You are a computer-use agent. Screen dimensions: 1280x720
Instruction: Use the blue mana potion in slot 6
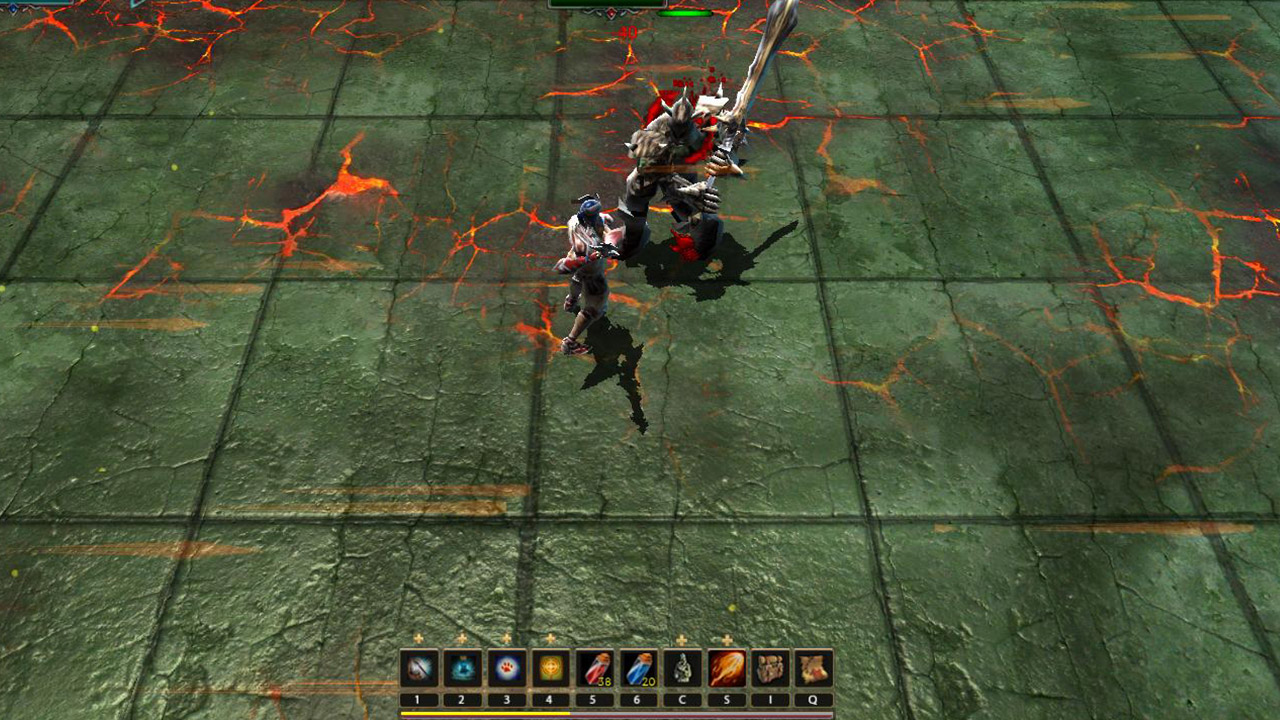pos(637,668)
